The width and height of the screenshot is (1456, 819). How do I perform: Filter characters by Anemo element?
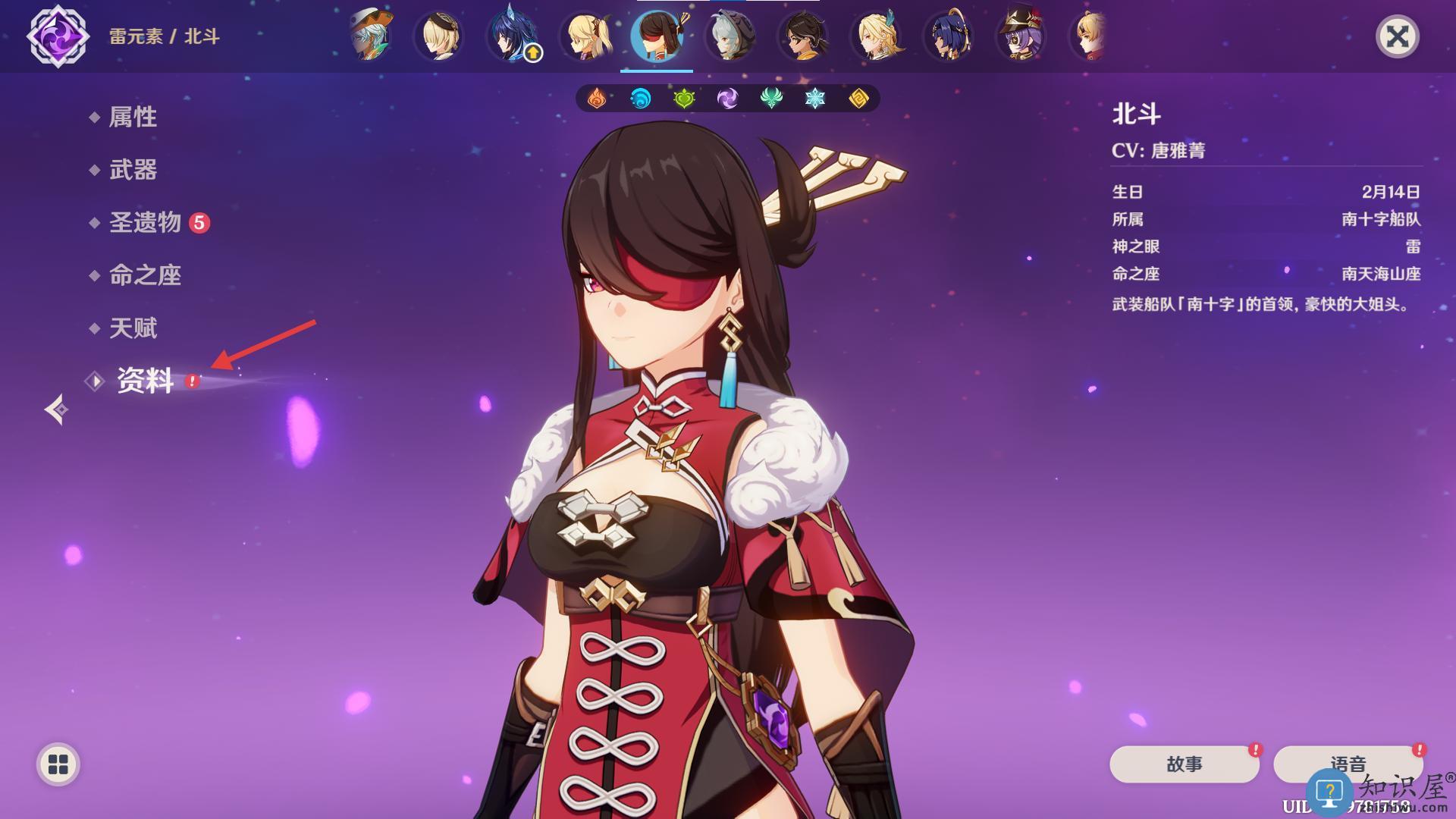click(x=771, y=99)
